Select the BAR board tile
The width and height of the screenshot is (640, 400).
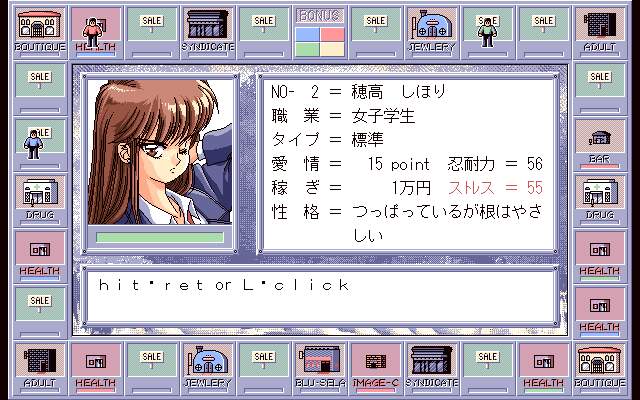[x=600, y=143]
